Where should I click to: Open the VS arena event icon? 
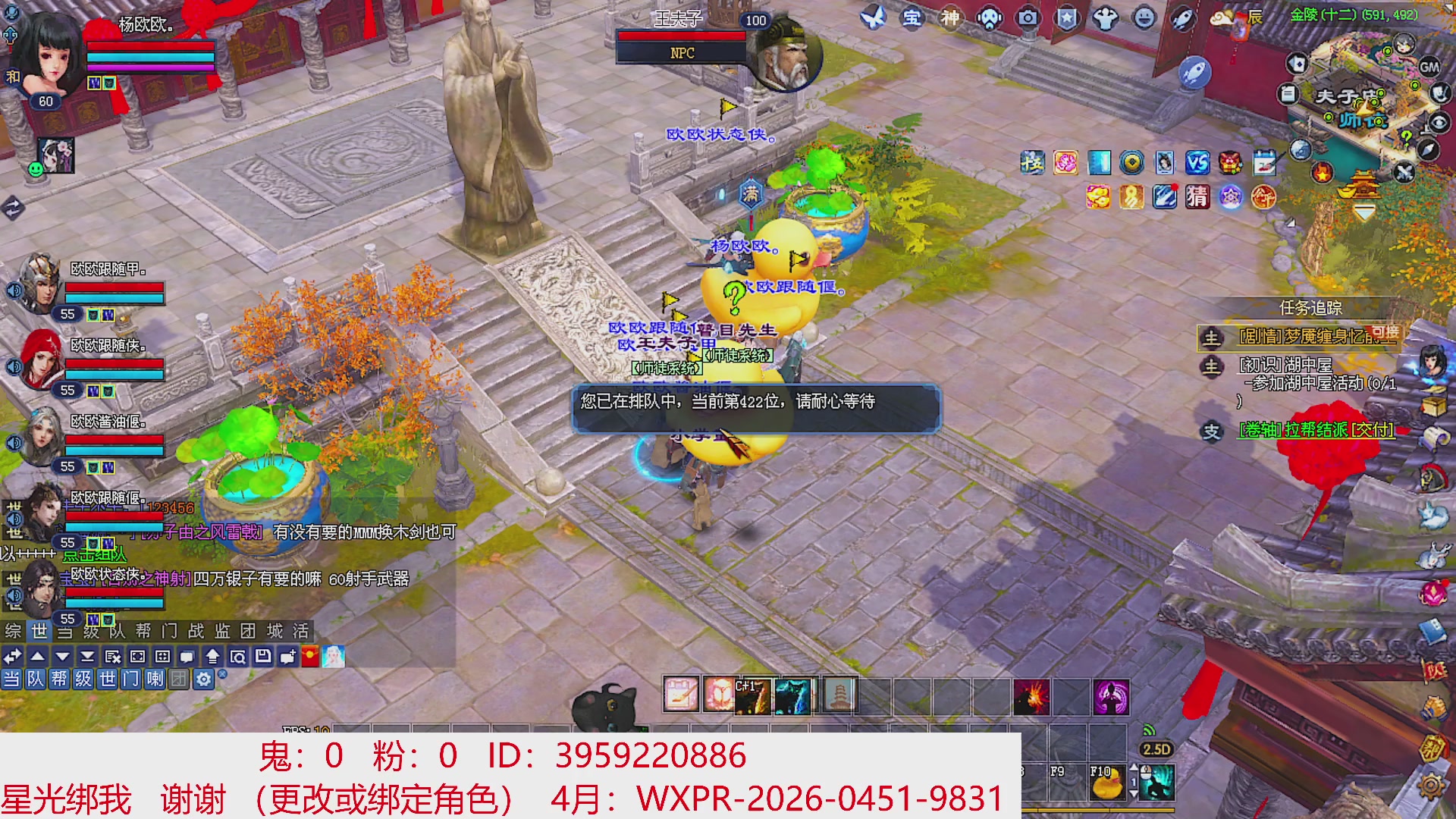coord(1197,163)
